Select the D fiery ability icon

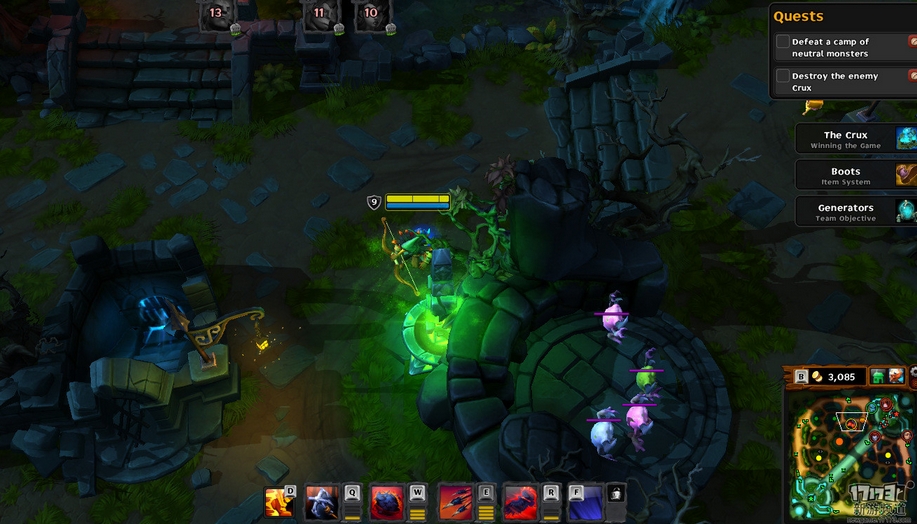[x=279, y=502]
